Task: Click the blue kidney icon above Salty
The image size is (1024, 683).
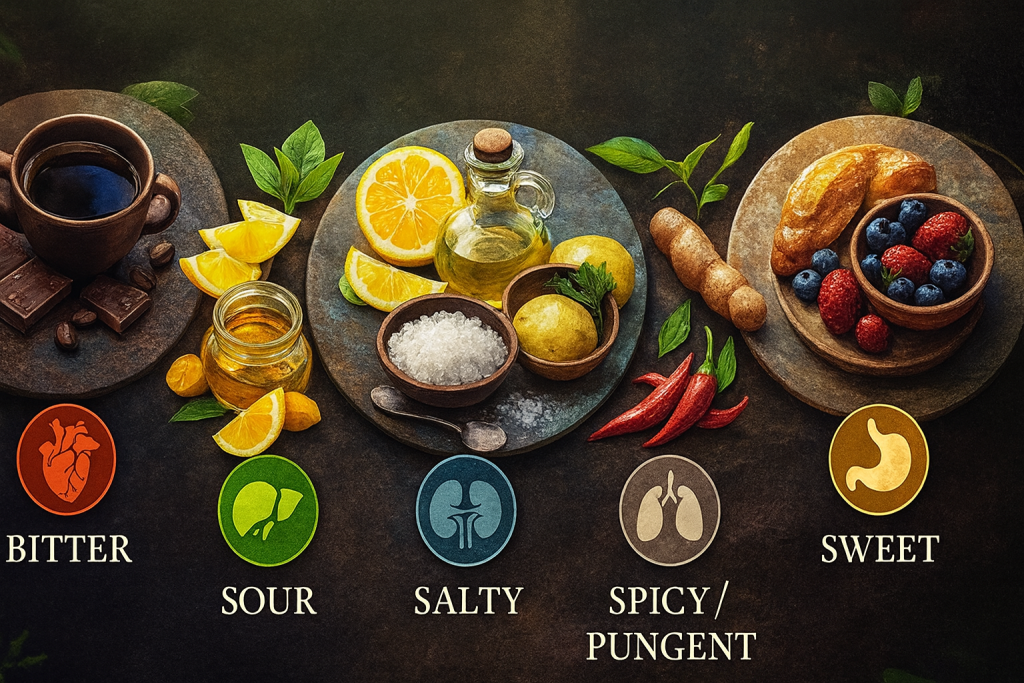Action: point(466,510)
